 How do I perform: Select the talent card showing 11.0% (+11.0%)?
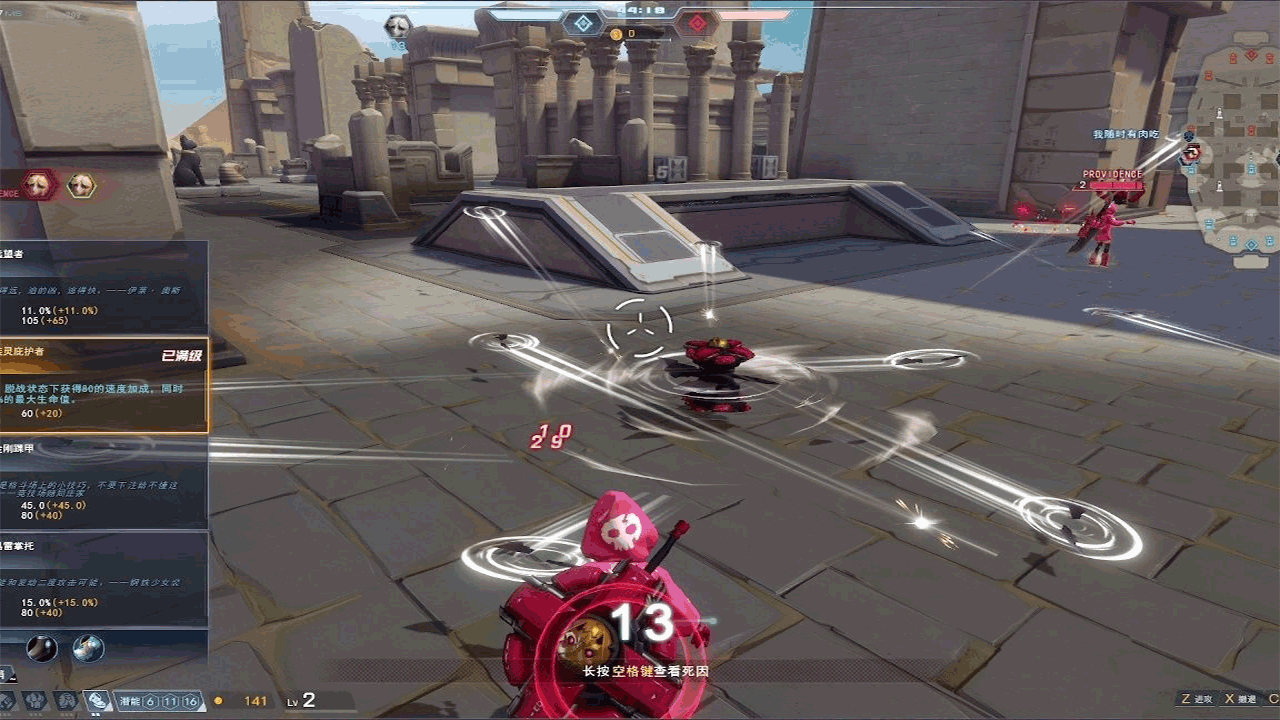(104, 287)
